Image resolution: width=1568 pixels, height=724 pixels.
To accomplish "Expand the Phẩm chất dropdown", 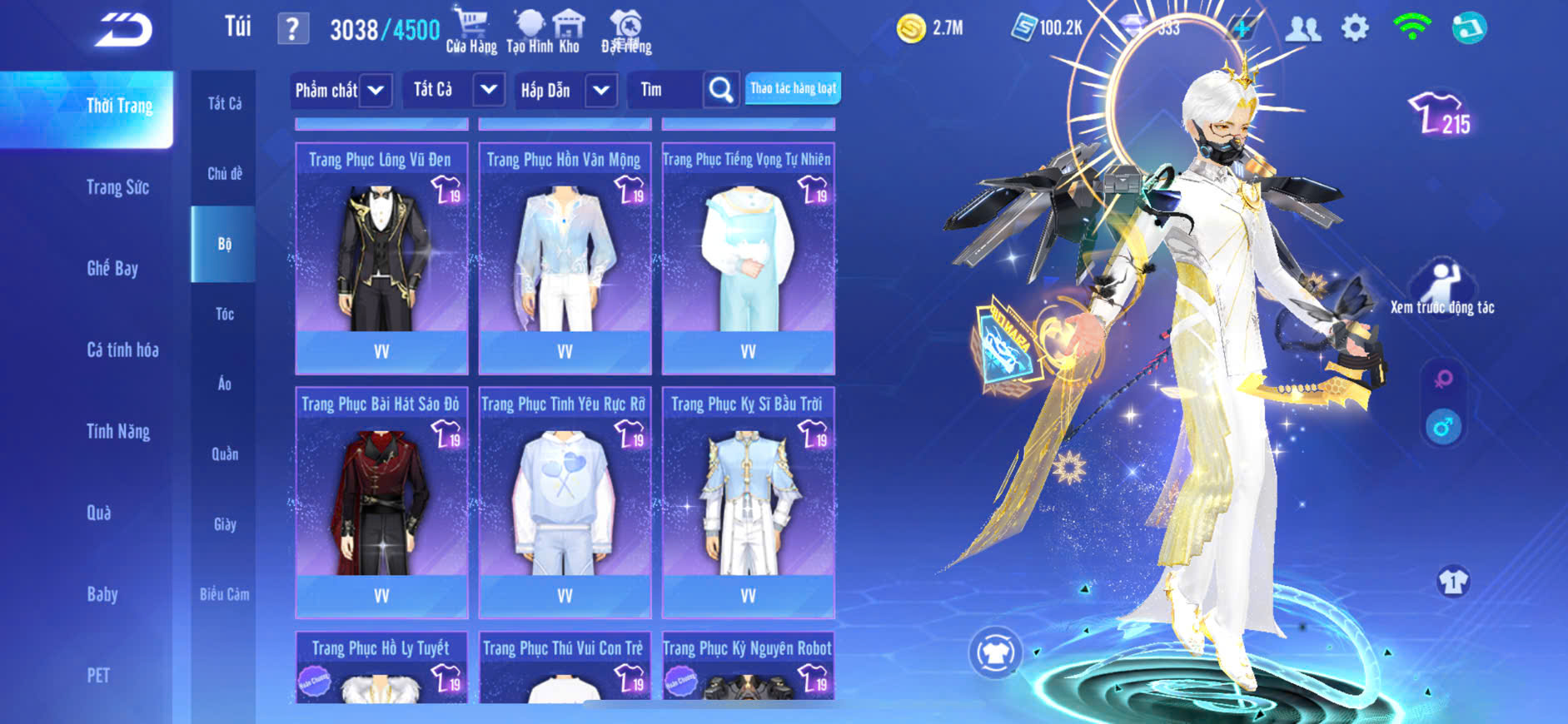I will tap(376, 90).
